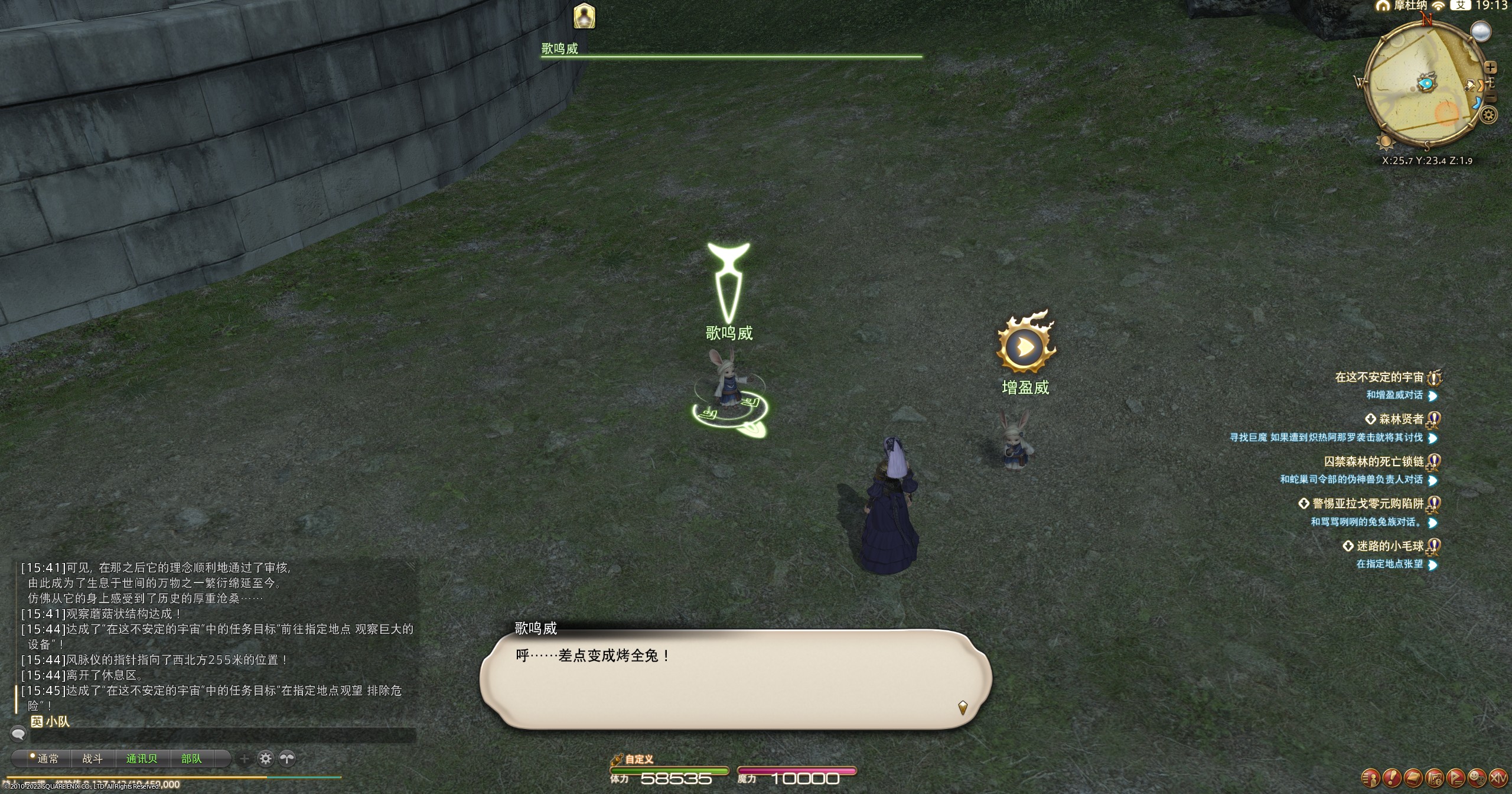Image resolution: width=1512 pixels, height=794 pixels.
Task: Select the 在这不安定的宇宙 quest tracker entry
Action: 1379,377
